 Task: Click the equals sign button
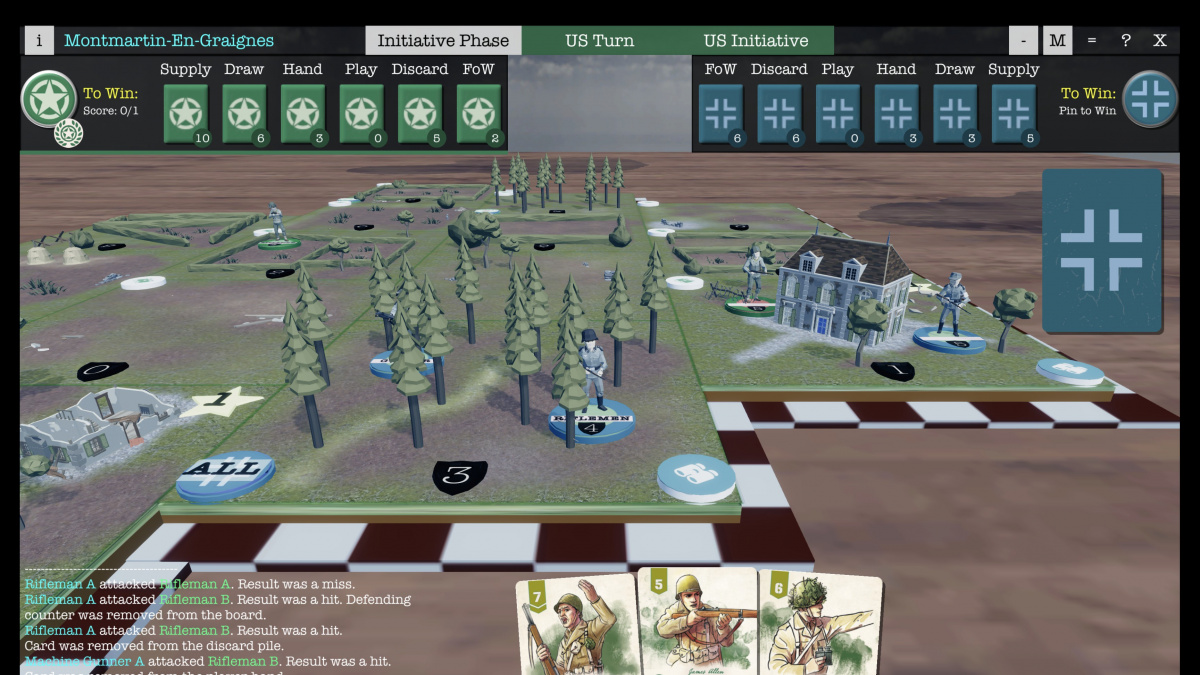(1092, 41)
